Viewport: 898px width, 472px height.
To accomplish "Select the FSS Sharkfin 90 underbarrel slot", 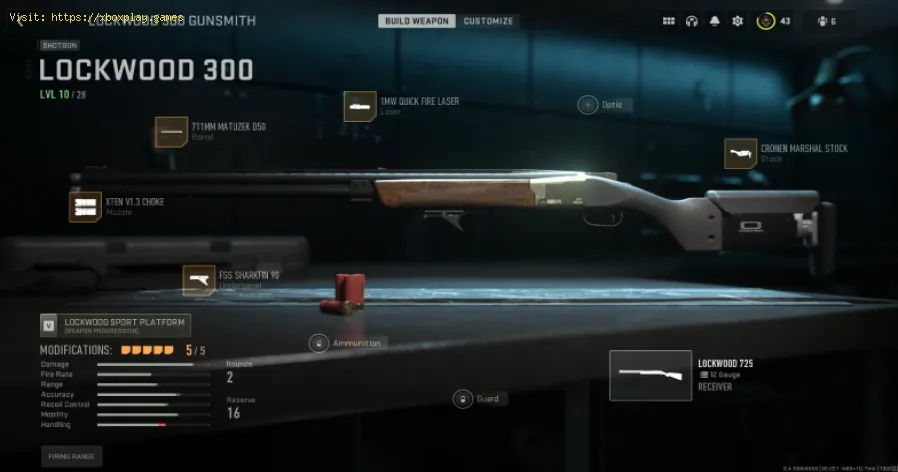I will [199, 280].
